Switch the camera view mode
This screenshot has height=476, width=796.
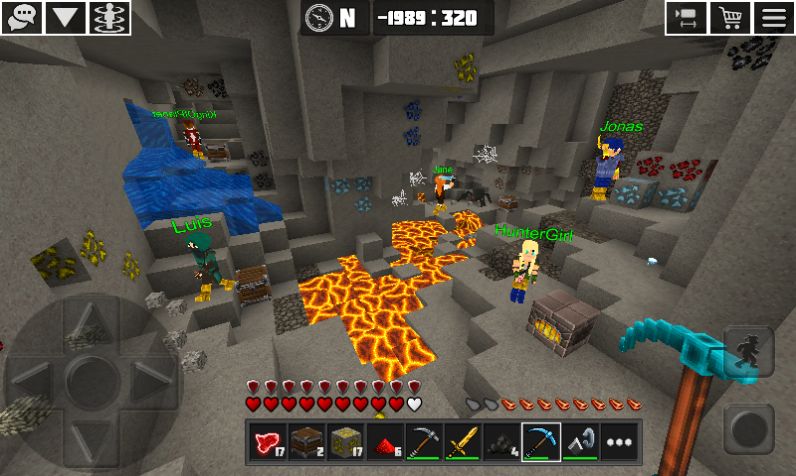pos(687,17)
